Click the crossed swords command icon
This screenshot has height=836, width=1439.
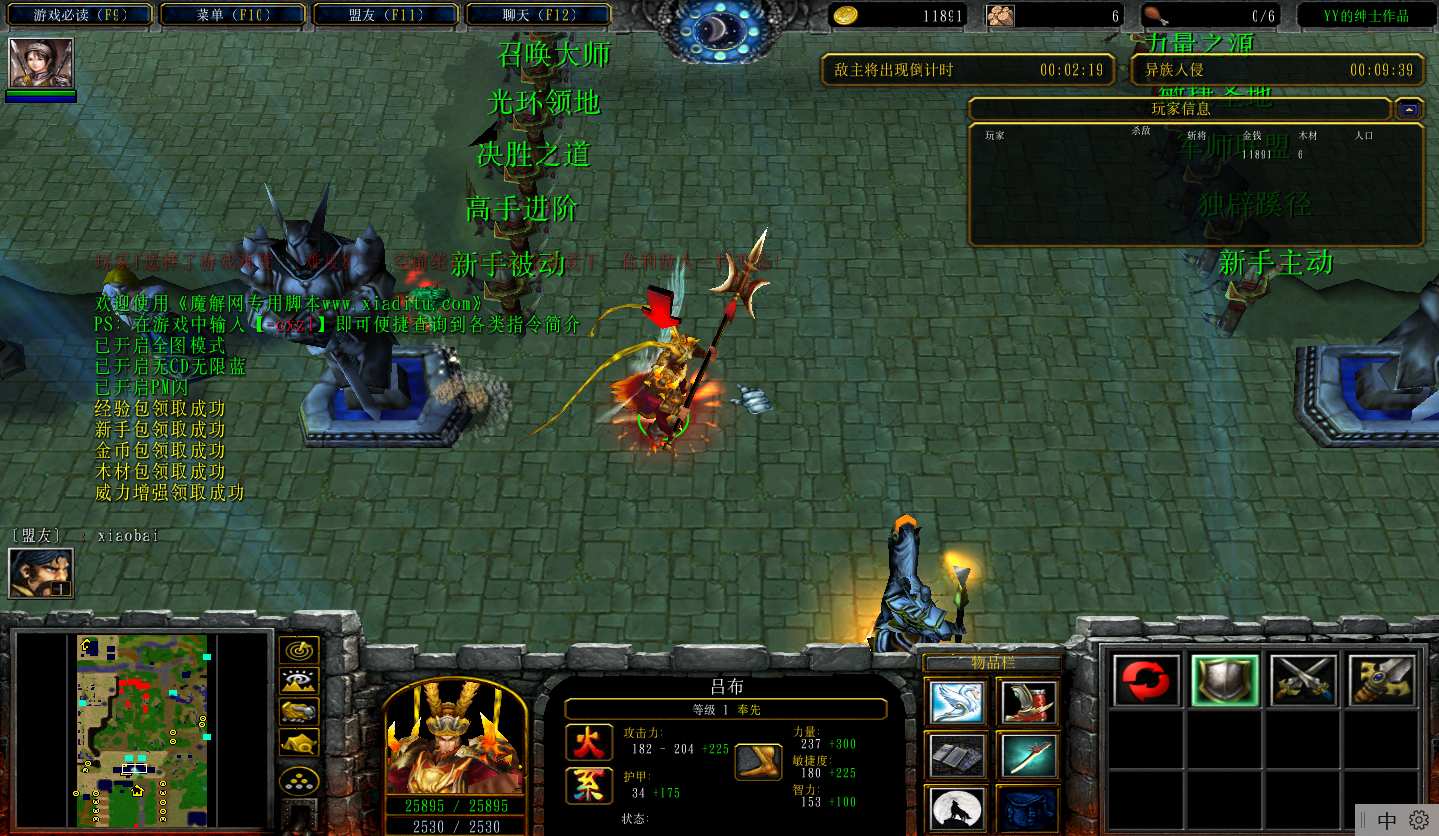(1304, 681)
